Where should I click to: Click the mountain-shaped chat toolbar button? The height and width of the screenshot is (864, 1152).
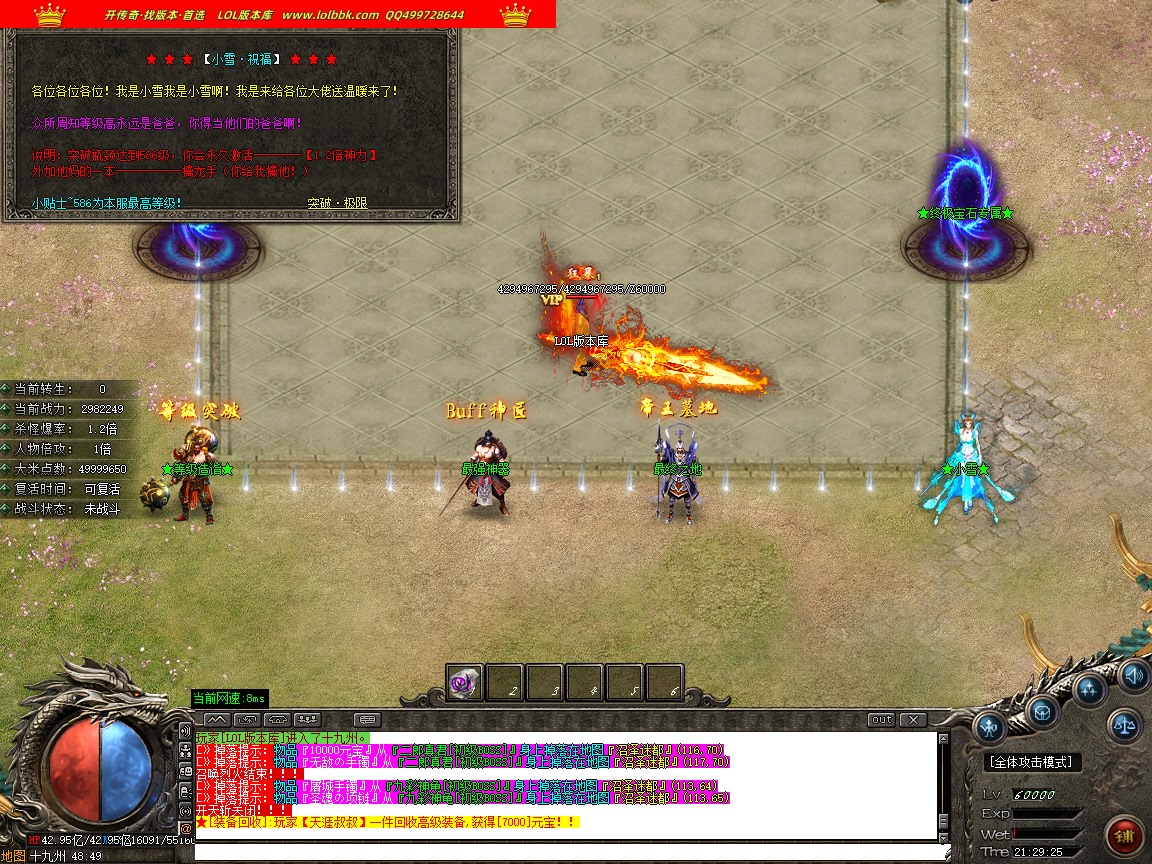[217, 719]
